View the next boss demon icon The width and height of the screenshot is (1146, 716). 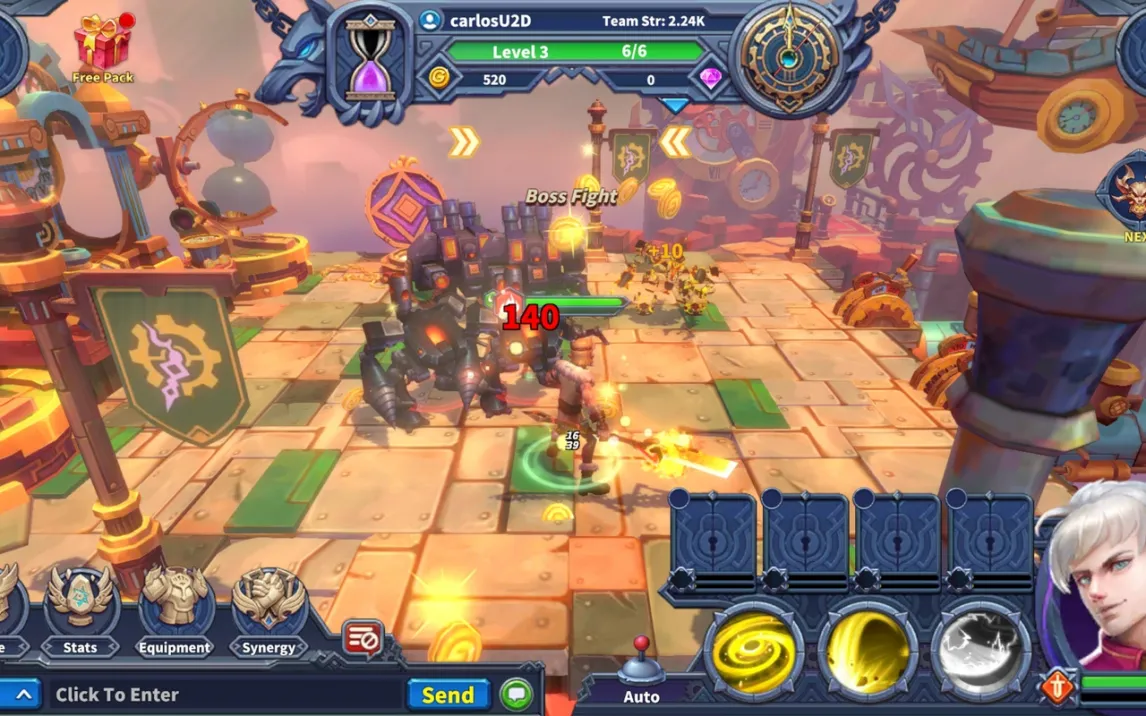(1128, 195)
